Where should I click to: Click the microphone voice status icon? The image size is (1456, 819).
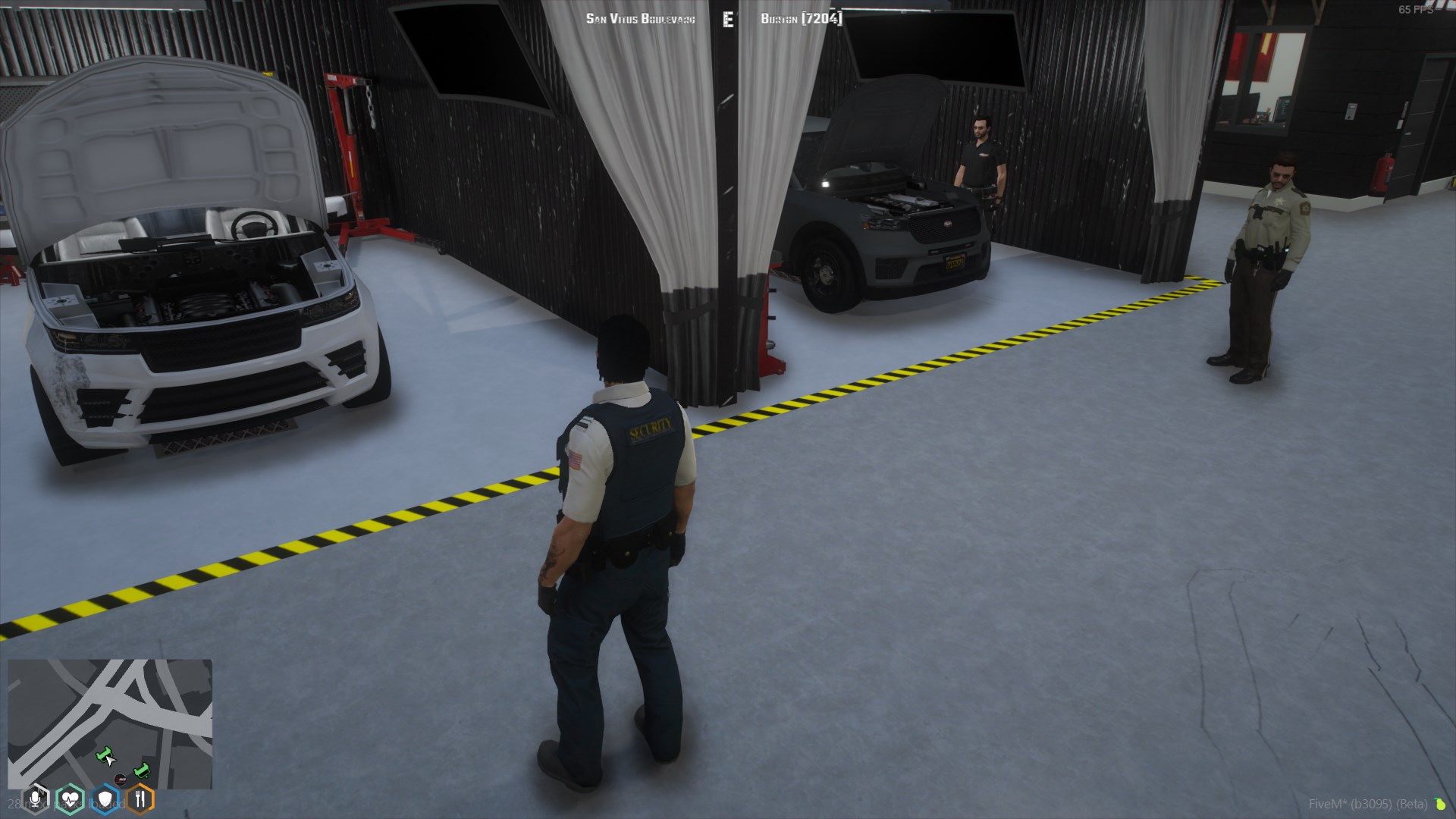coord(36,799)
